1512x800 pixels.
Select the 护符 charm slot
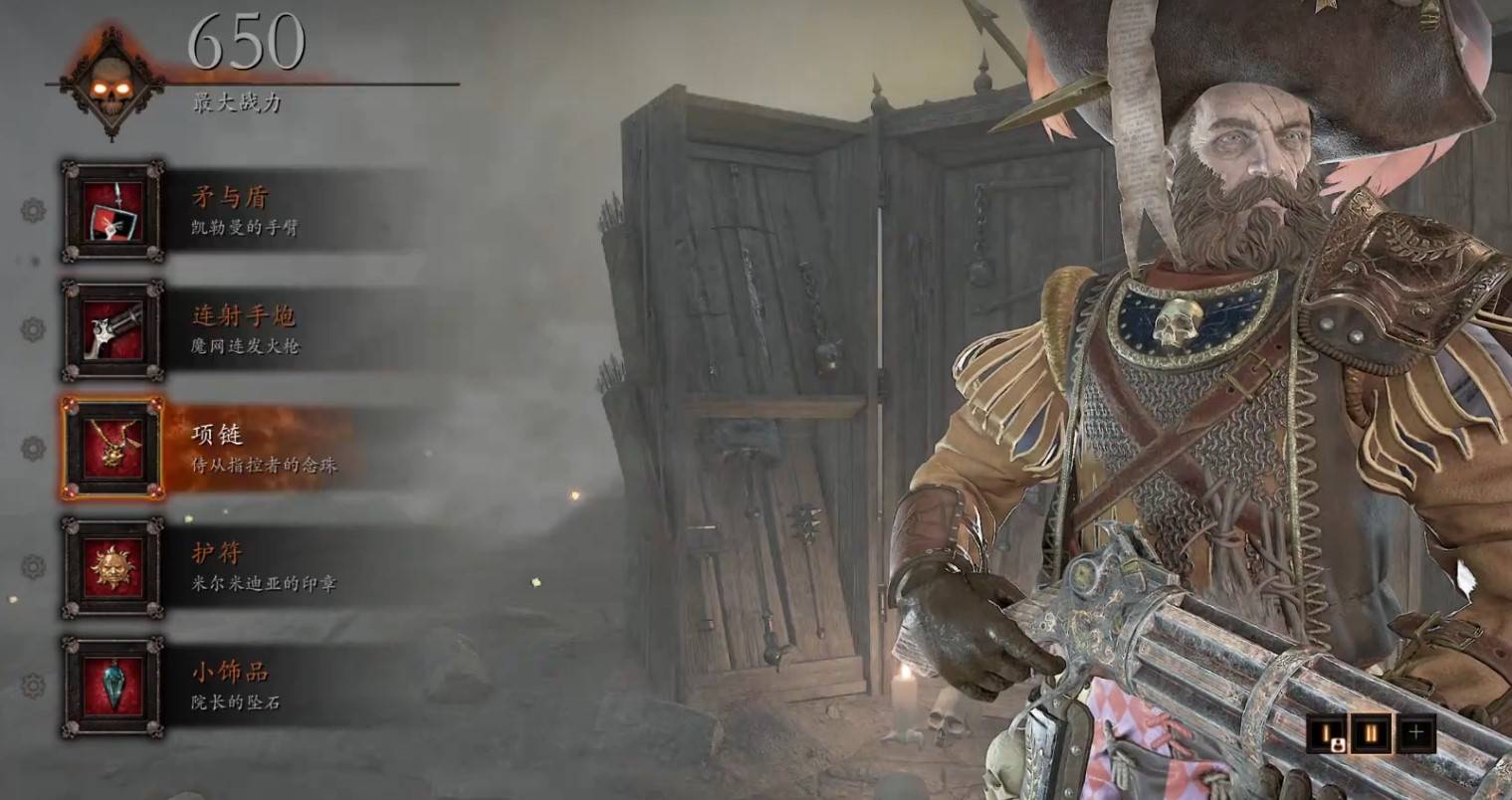click(x=112, y=567)
